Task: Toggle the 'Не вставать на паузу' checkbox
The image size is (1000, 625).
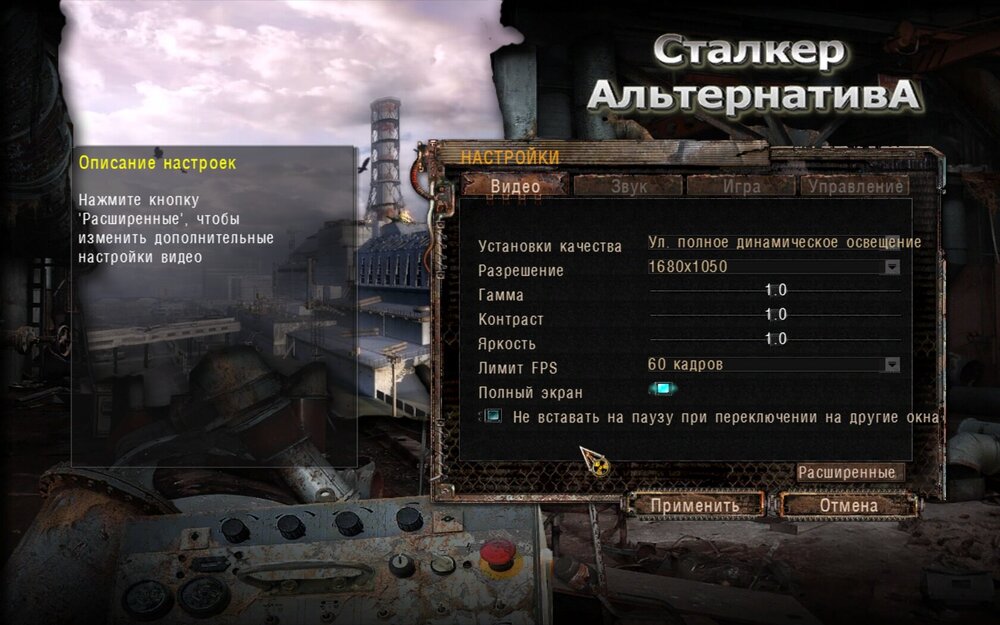Action: (x=492, y=416)
